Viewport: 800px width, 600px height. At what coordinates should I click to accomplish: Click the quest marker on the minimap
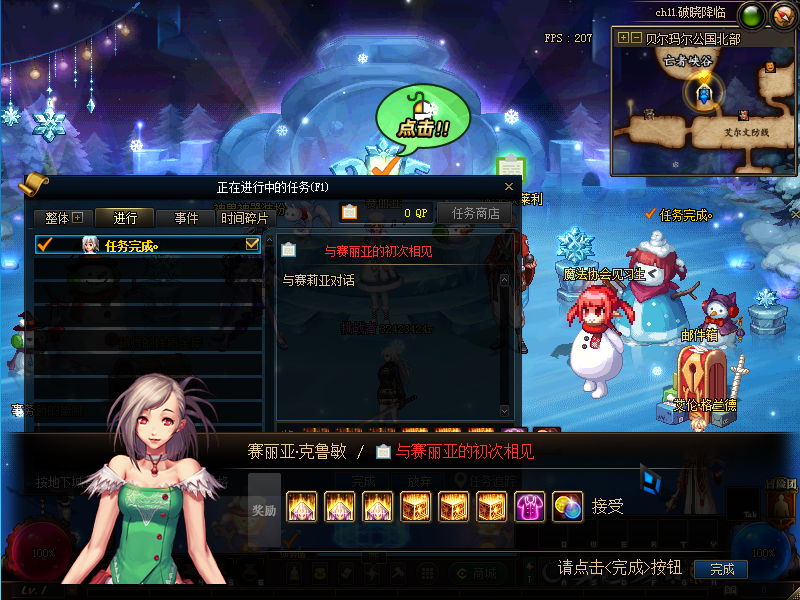(x=705, y=93)
